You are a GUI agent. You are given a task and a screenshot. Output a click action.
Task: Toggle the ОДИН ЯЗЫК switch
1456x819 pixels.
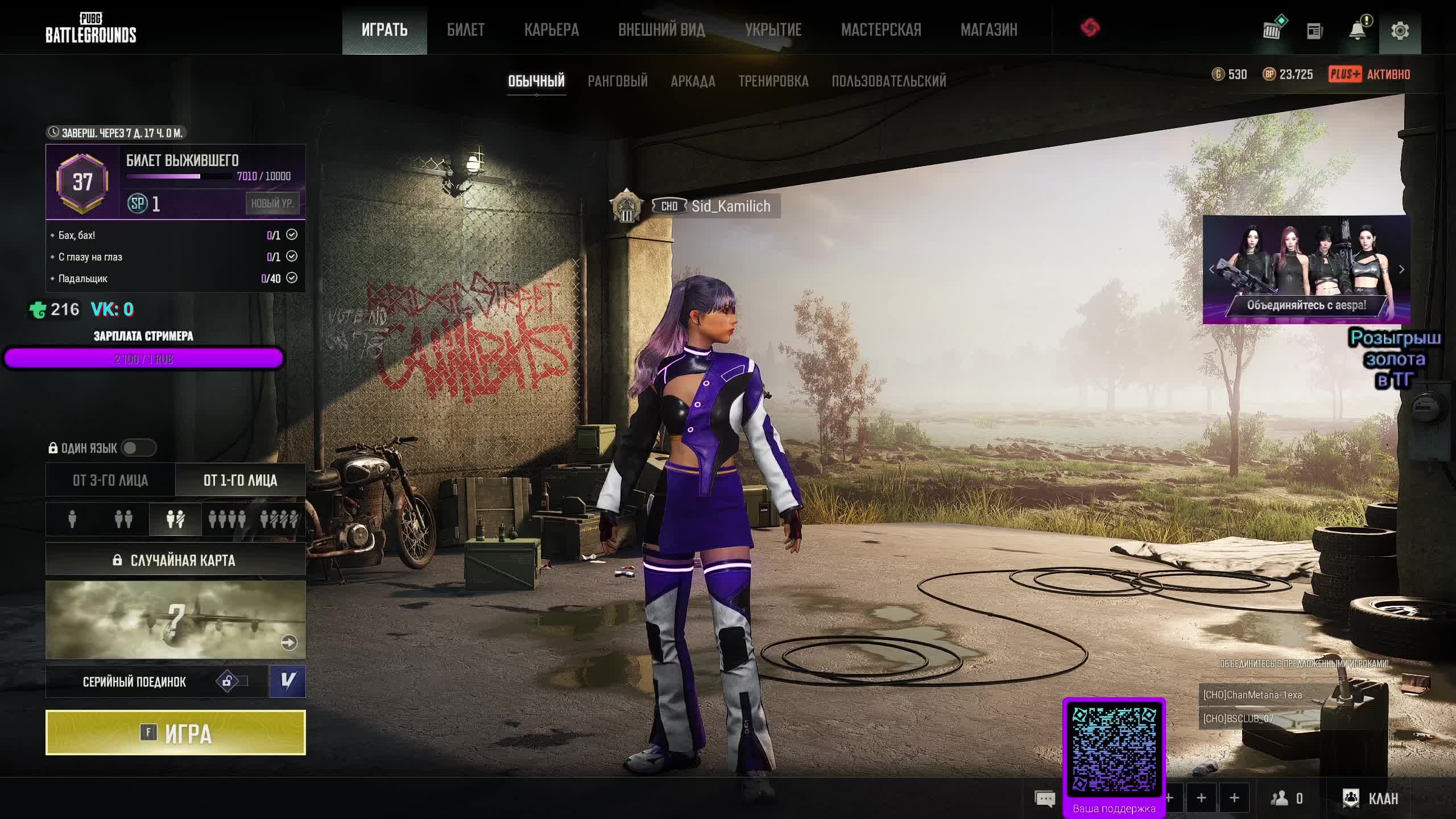tap(138, 448)
